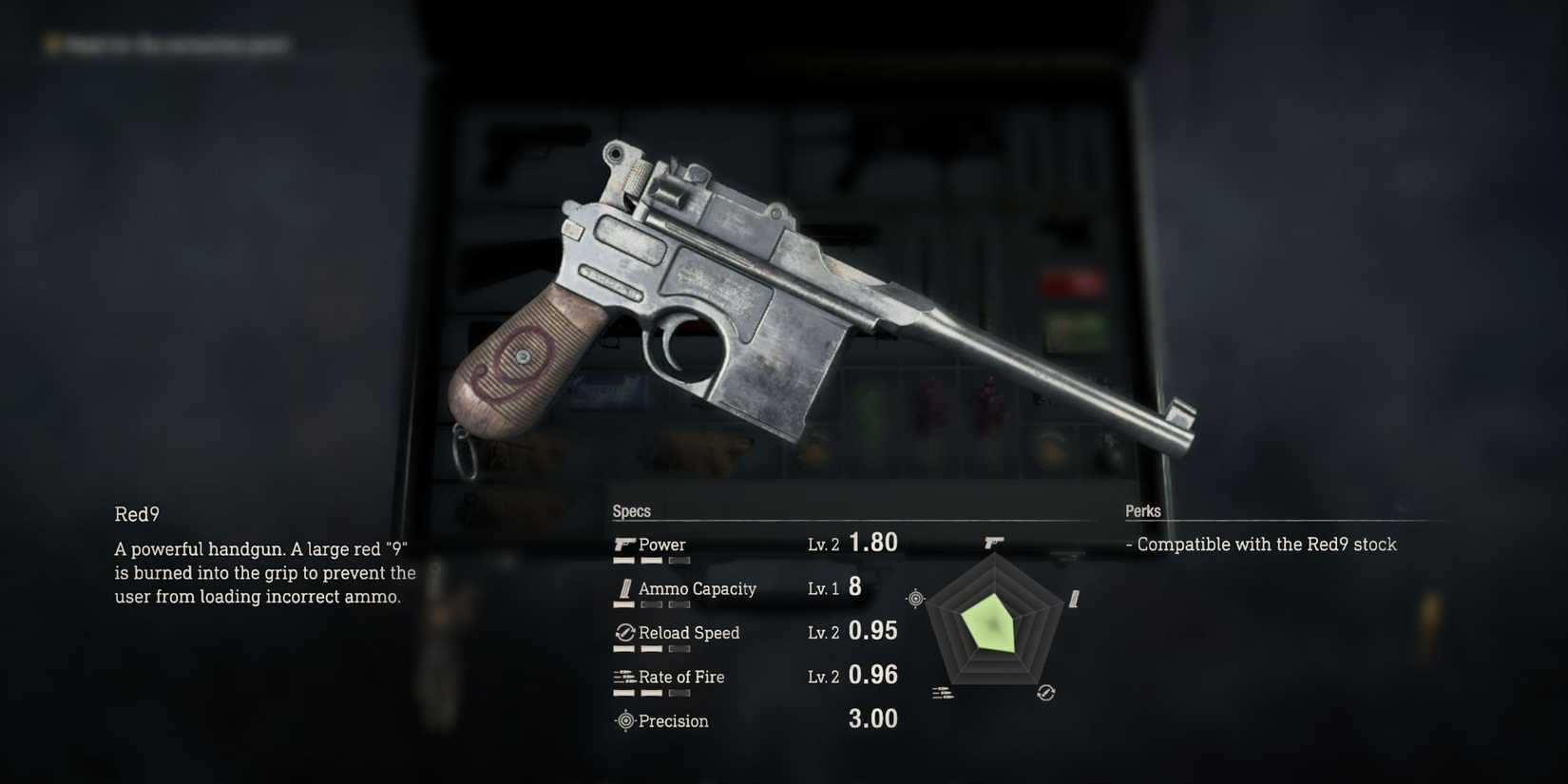Select the crosshair icon left of the radar chart

tap(915, 597)
